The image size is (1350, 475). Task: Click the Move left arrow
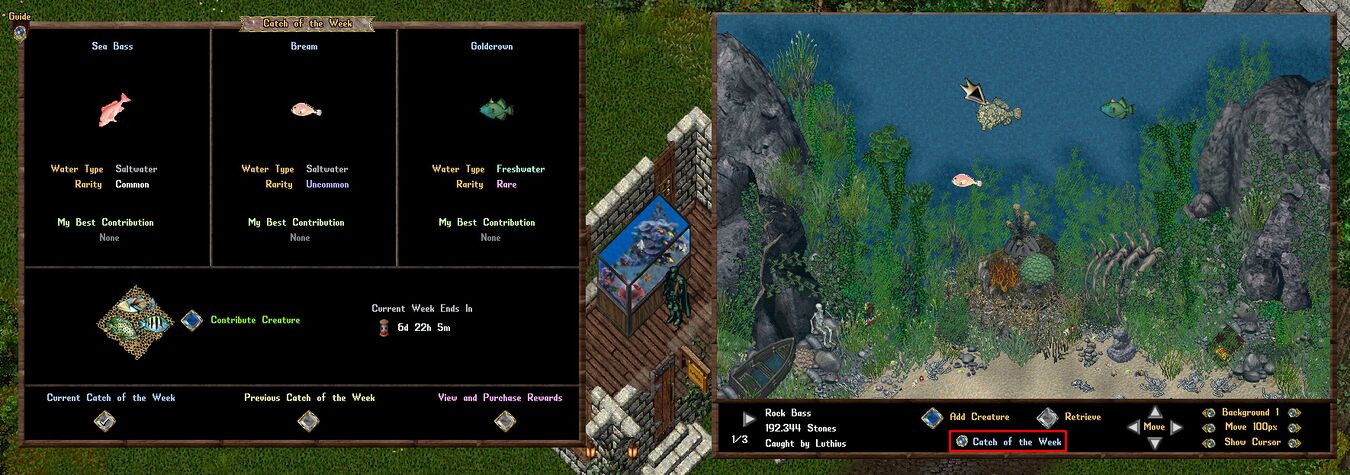(1134, 427)
